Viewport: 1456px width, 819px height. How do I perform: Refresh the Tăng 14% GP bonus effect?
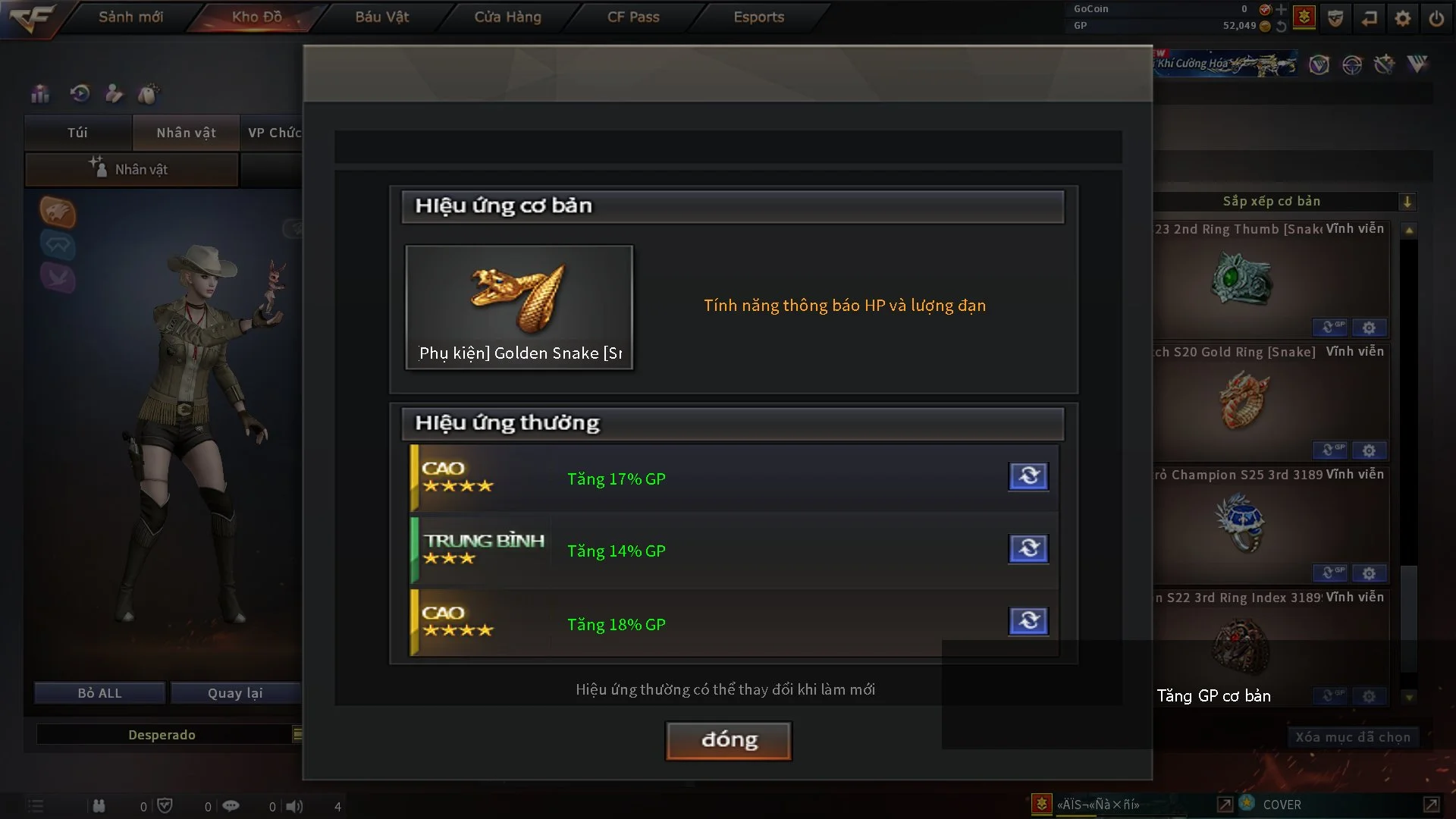1028,548
